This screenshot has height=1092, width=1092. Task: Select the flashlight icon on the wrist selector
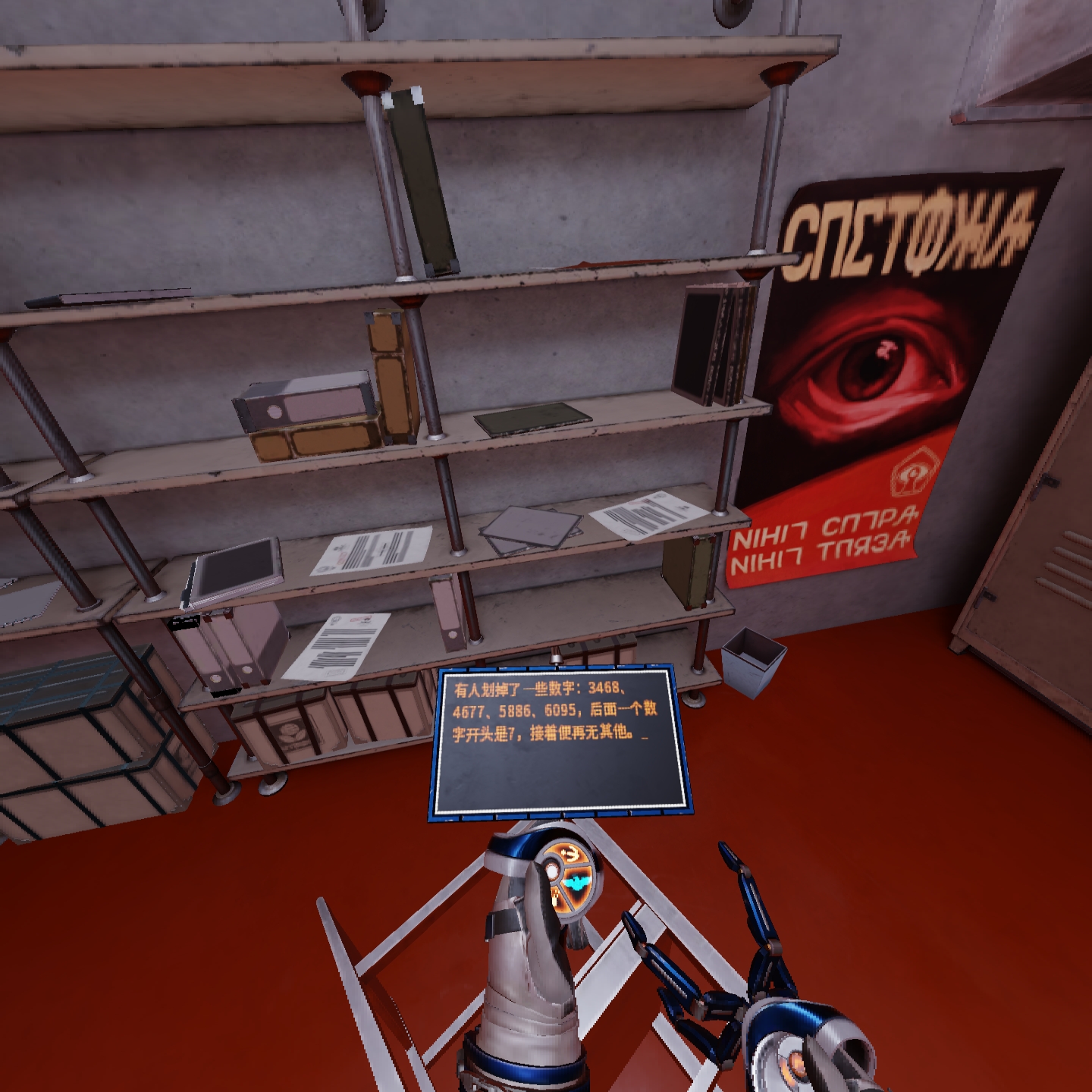(x=554, y=896)
